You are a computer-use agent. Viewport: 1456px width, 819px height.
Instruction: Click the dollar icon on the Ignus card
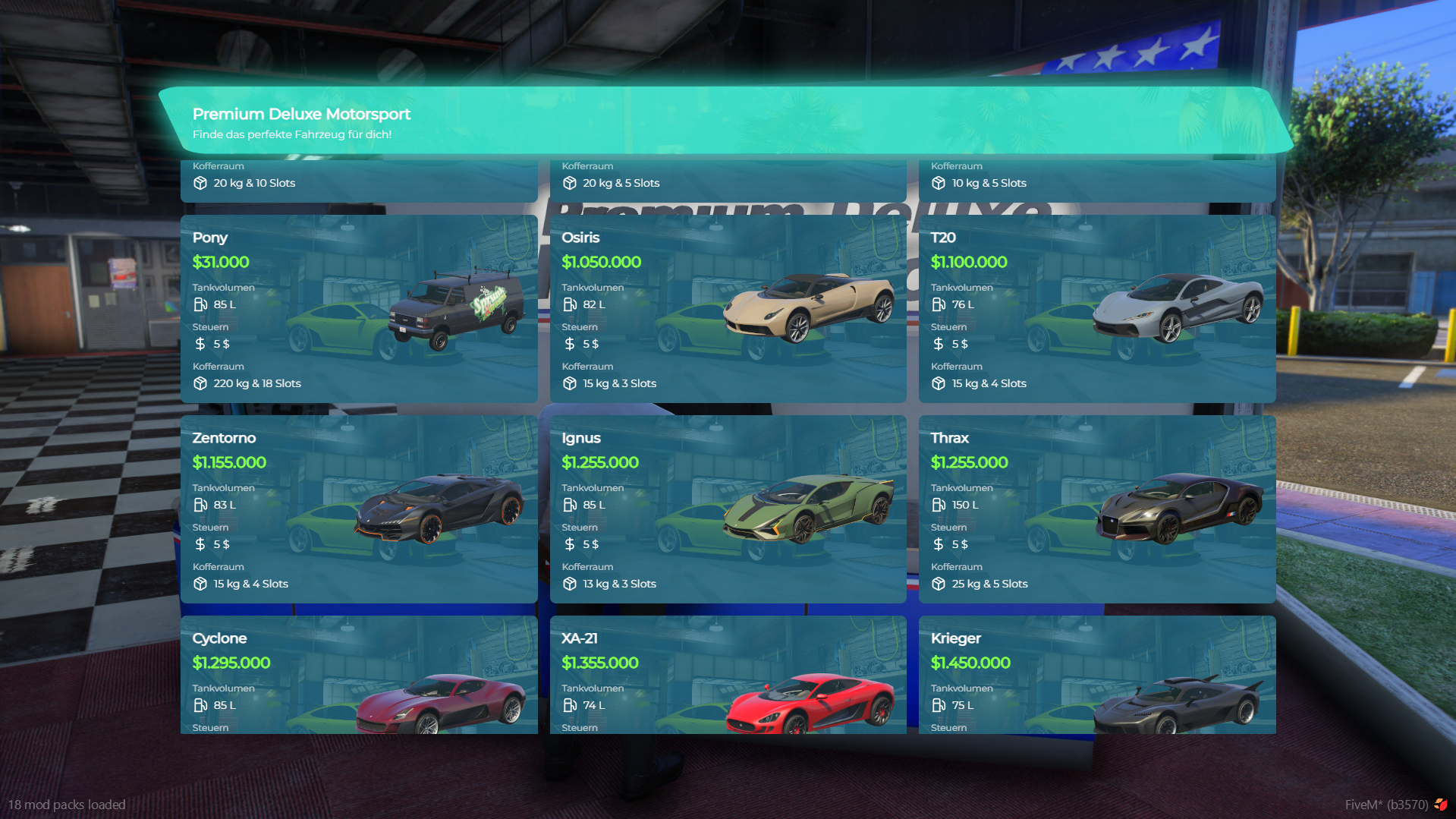tap(570, 544)
